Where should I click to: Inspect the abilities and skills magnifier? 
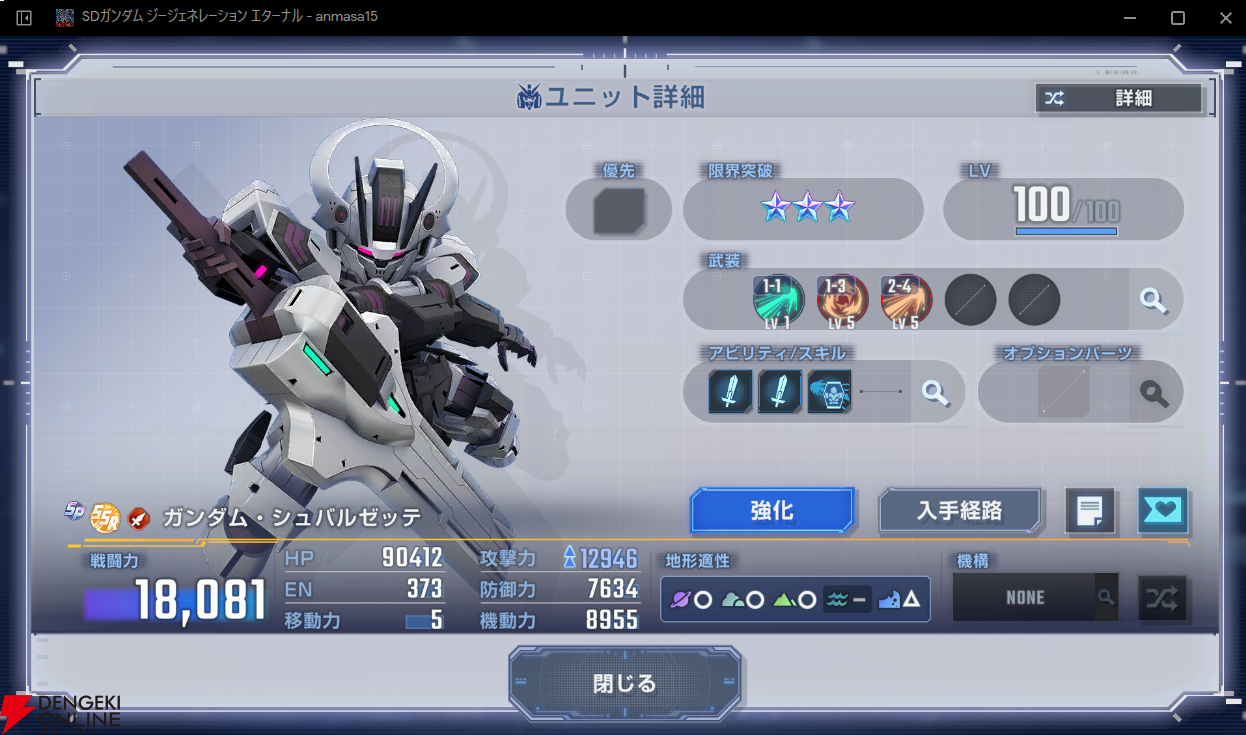[936, 392]
